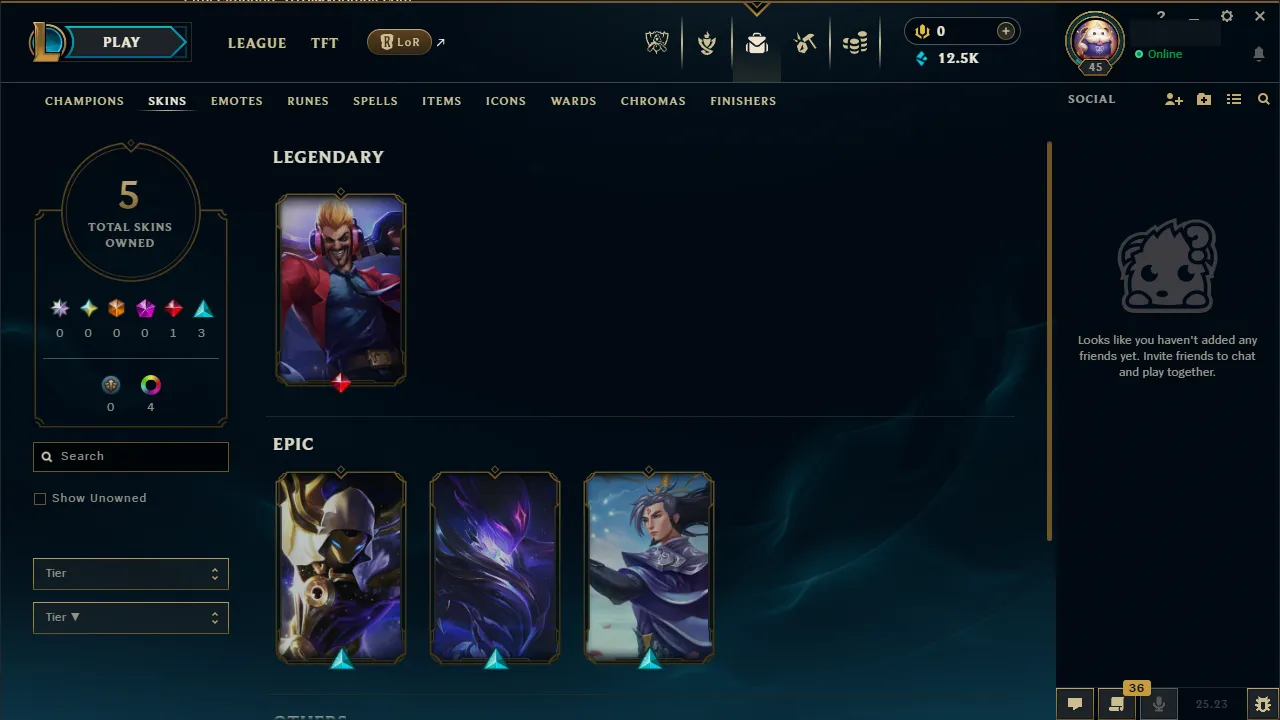Open the Esports hub trophy icon
This screenshot has height=720, width=1280.
coord(657,42)
